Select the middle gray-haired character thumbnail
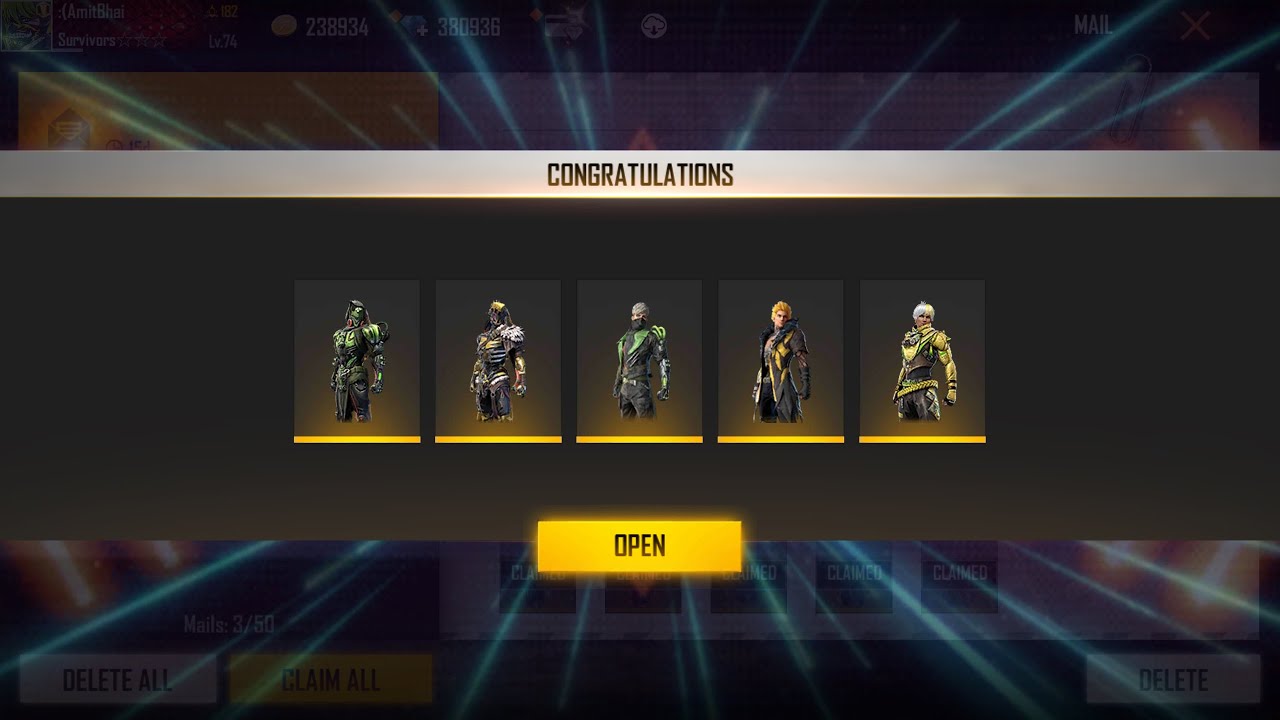The image size is (1280, 720). (639, 360)
